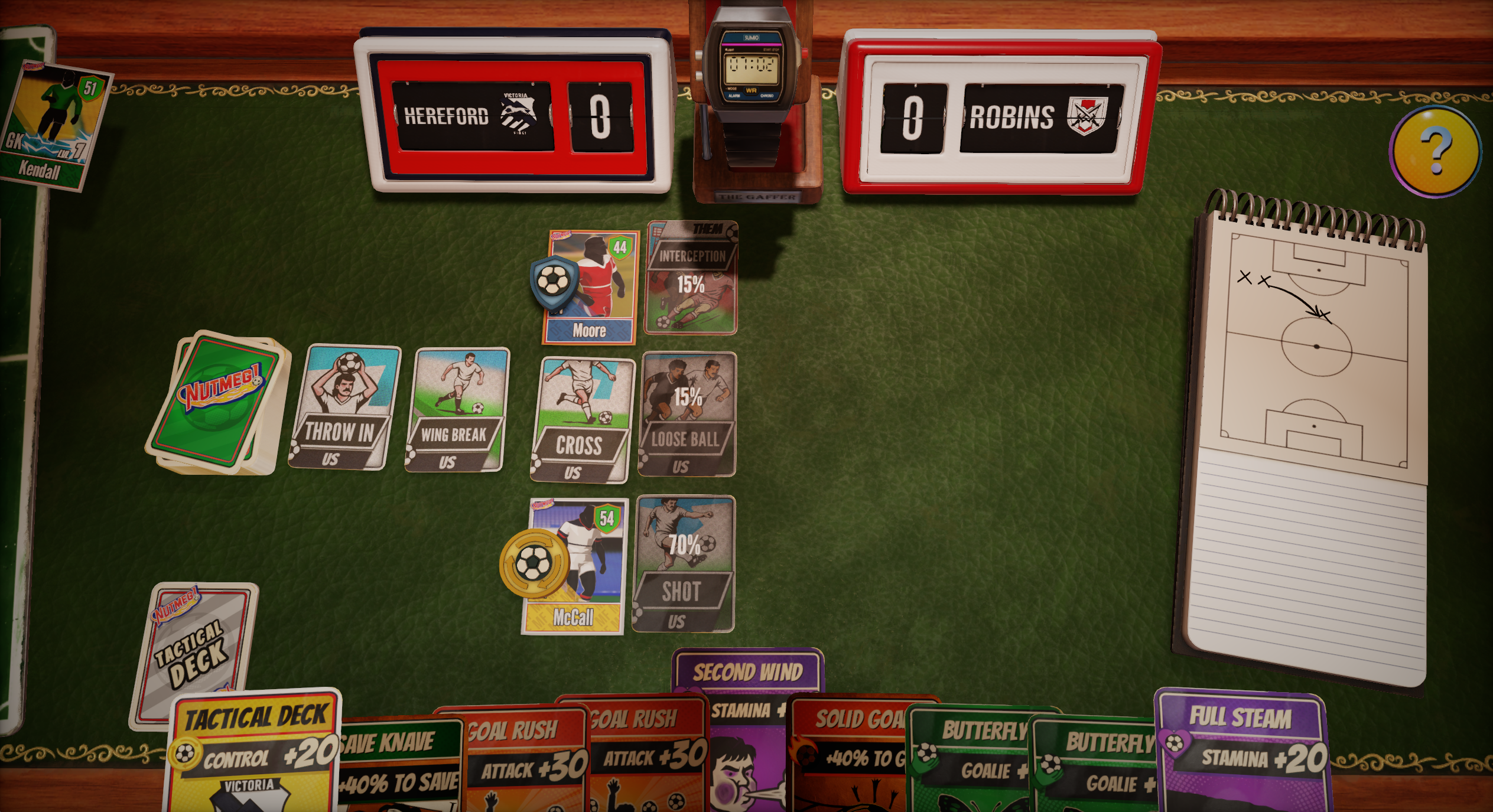Choose the Wing Break action card

(x=456, y=409)
